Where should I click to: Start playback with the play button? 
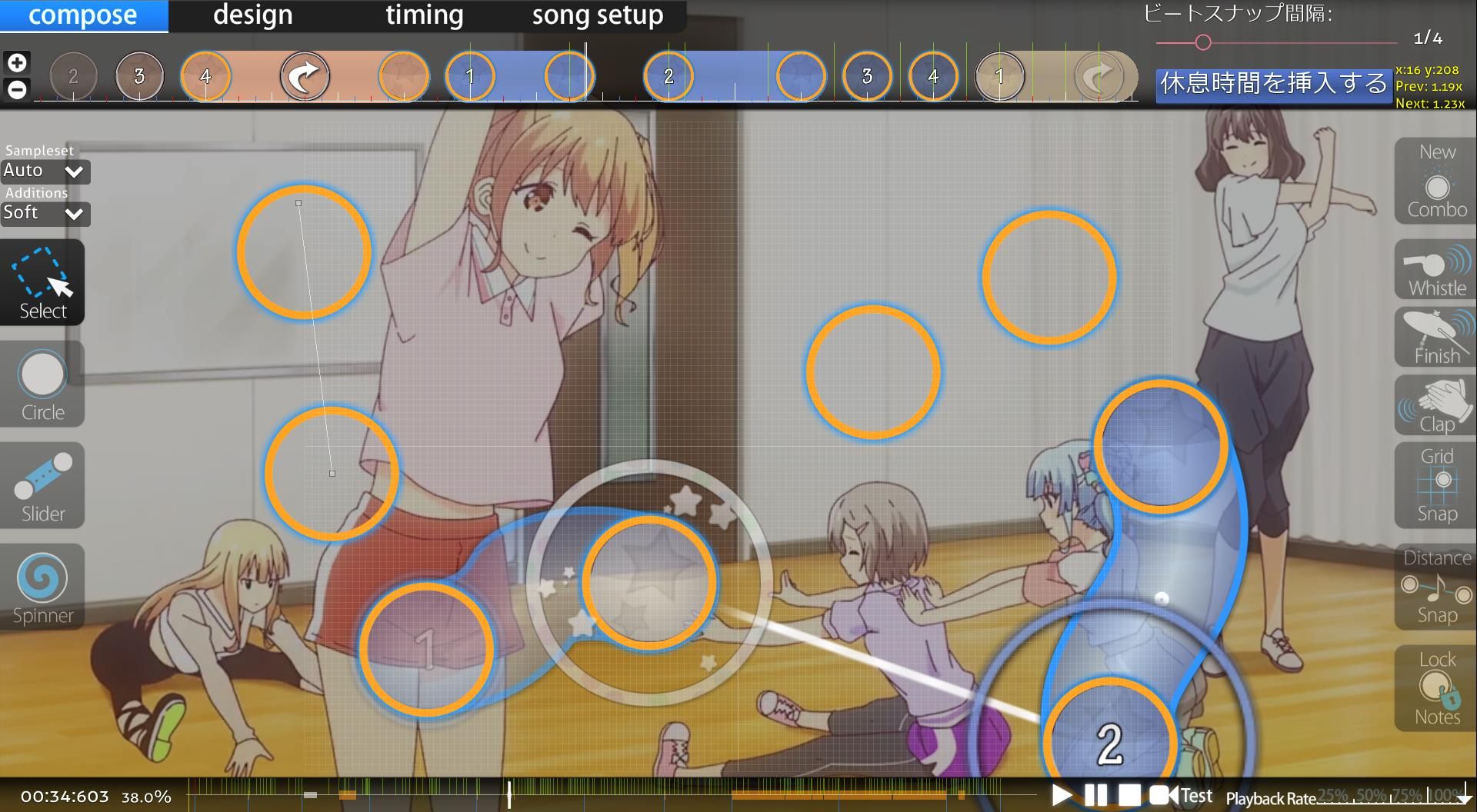pos(1062,795)
